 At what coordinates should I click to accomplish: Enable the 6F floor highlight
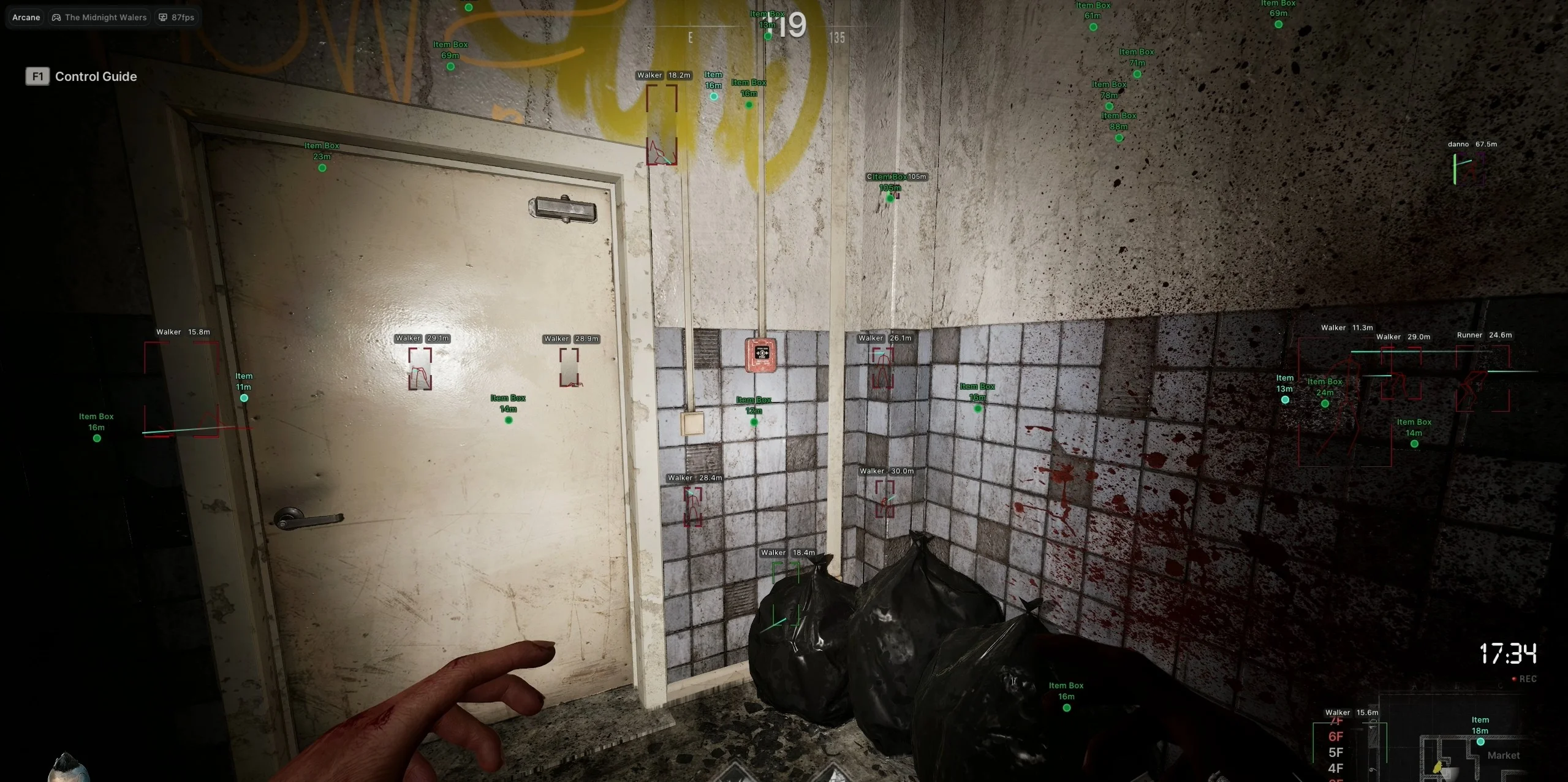(1335, 736)
